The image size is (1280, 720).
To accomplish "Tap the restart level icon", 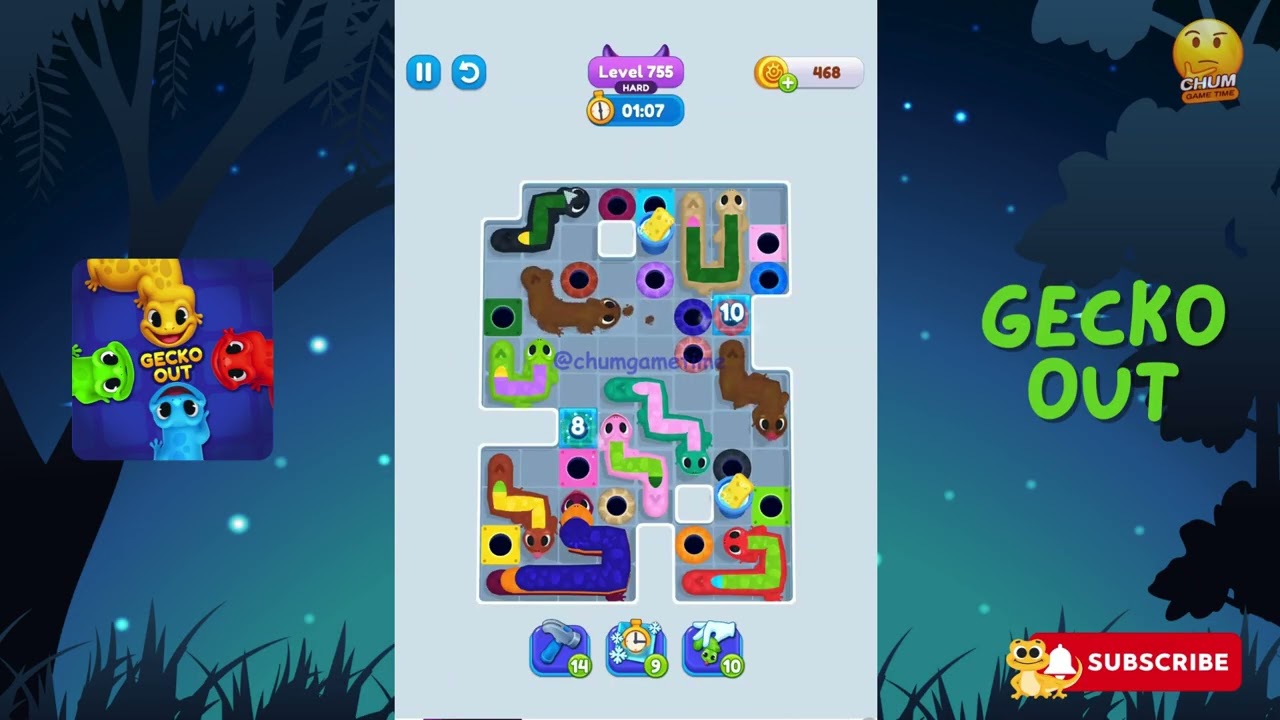I will click(469, 73).
